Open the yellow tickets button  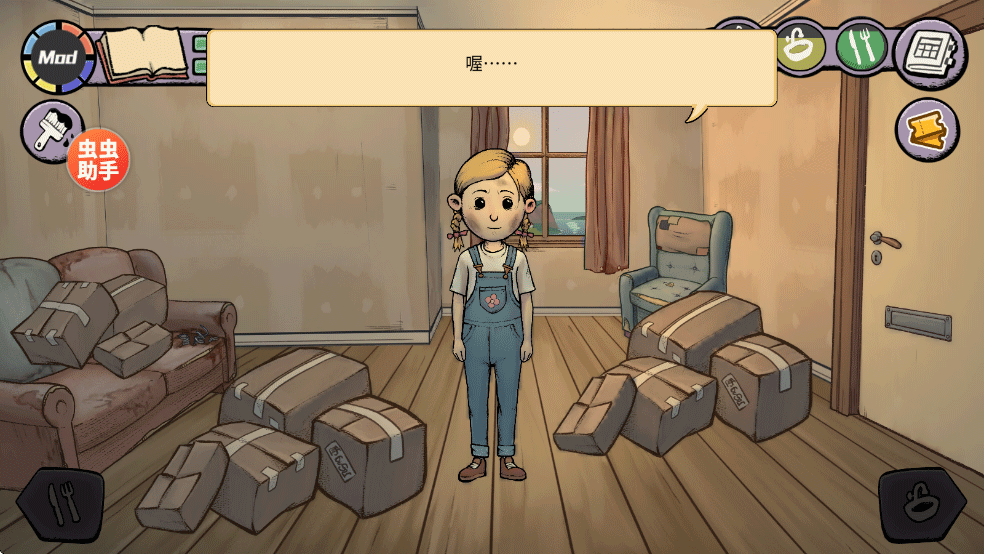click(926, 130)
